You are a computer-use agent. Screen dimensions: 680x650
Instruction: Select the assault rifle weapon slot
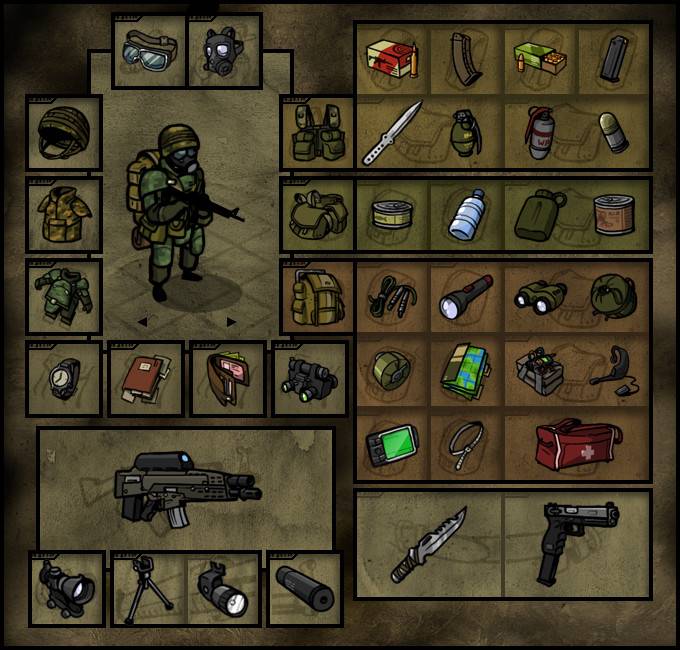pyautogui.click(x=186, y=488)
